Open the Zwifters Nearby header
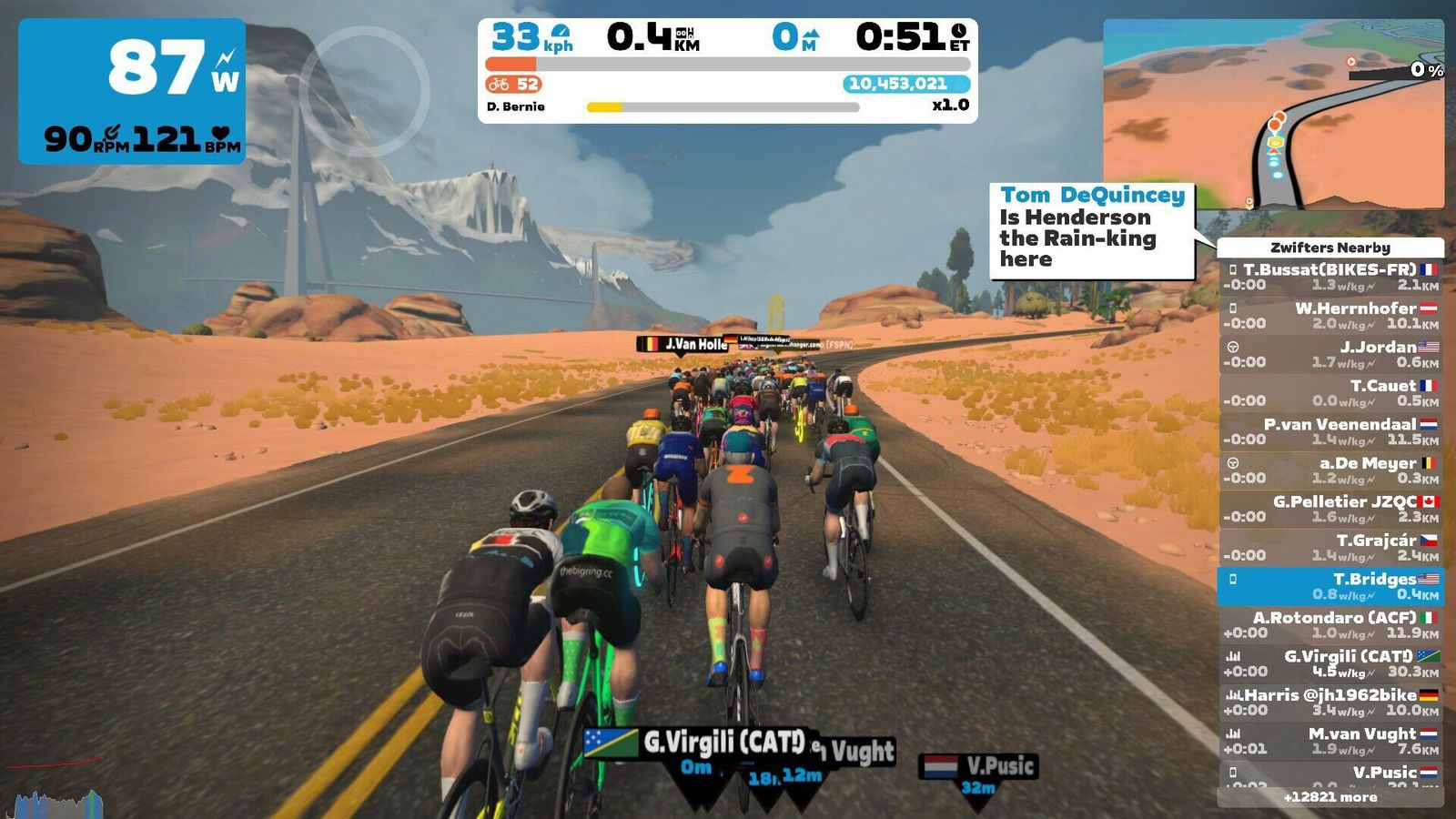 coord(1330,248)
